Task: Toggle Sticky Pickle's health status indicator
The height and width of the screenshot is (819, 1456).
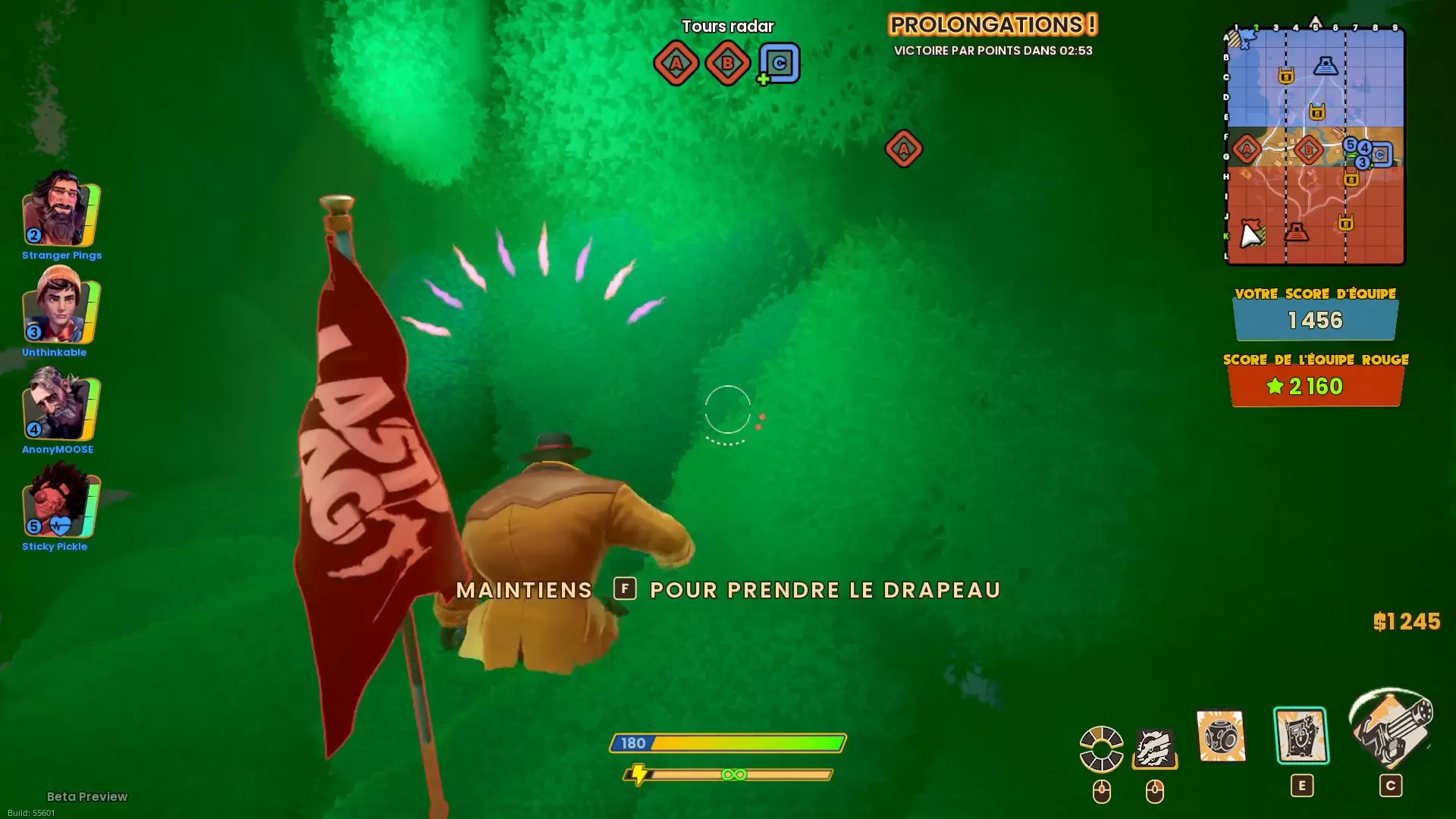Action: pos(58,524)
